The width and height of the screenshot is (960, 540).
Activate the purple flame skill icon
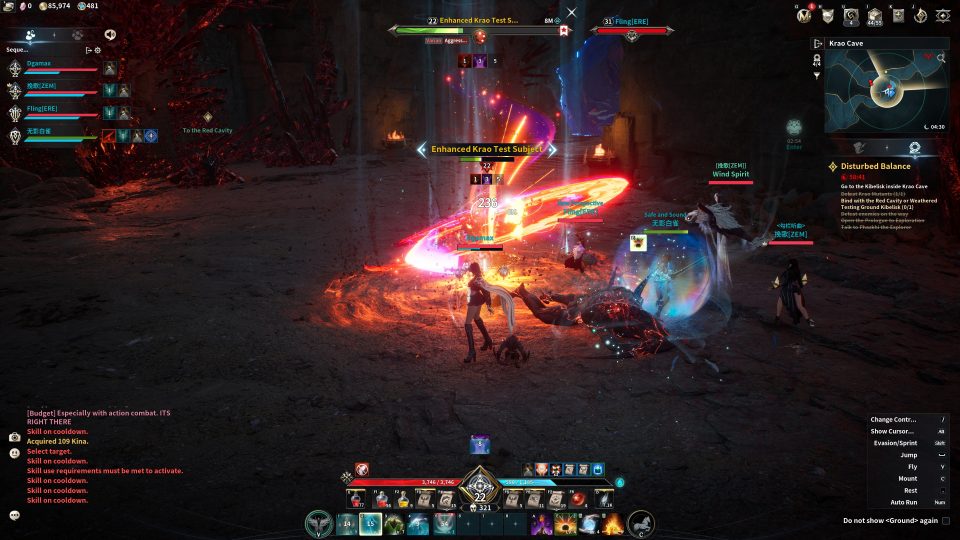(541, 523)
